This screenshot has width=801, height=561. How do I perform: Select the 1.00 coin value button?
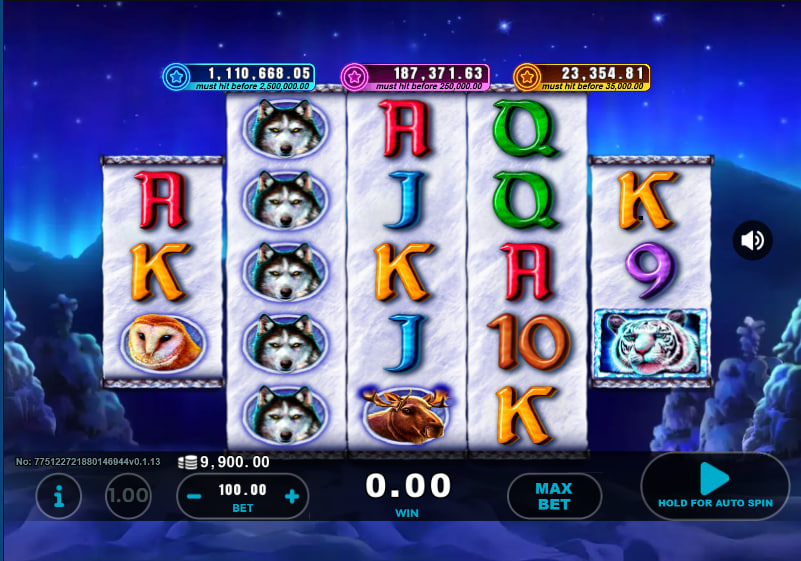tap(128, 495)
